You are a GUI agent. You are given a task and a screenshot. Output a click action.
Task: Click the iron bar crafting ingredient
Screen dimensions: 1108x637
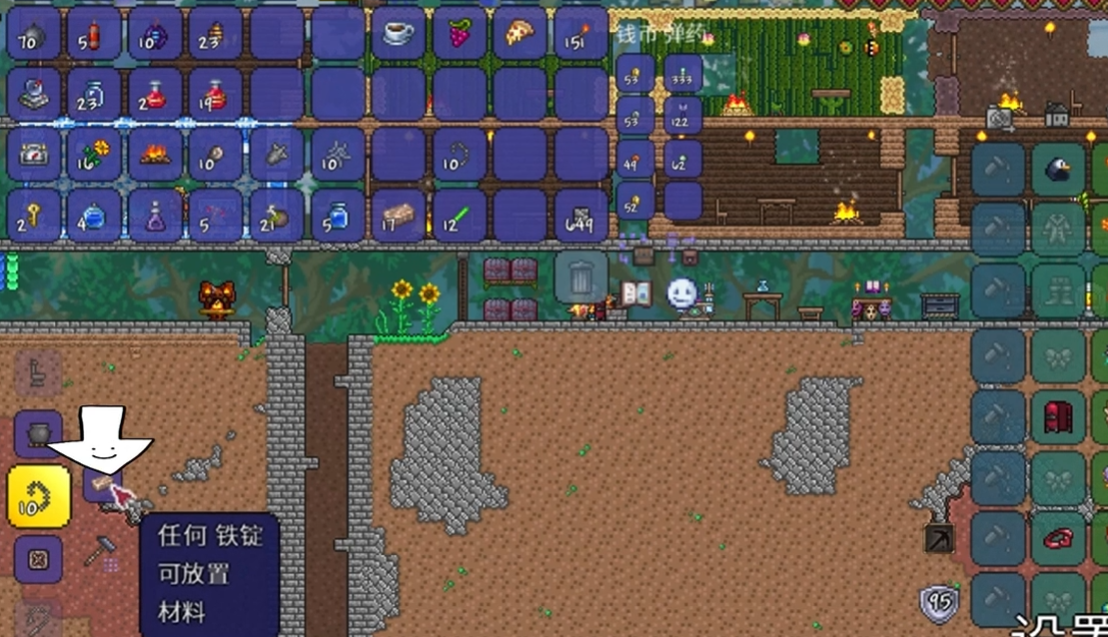[x=98, y=487]
